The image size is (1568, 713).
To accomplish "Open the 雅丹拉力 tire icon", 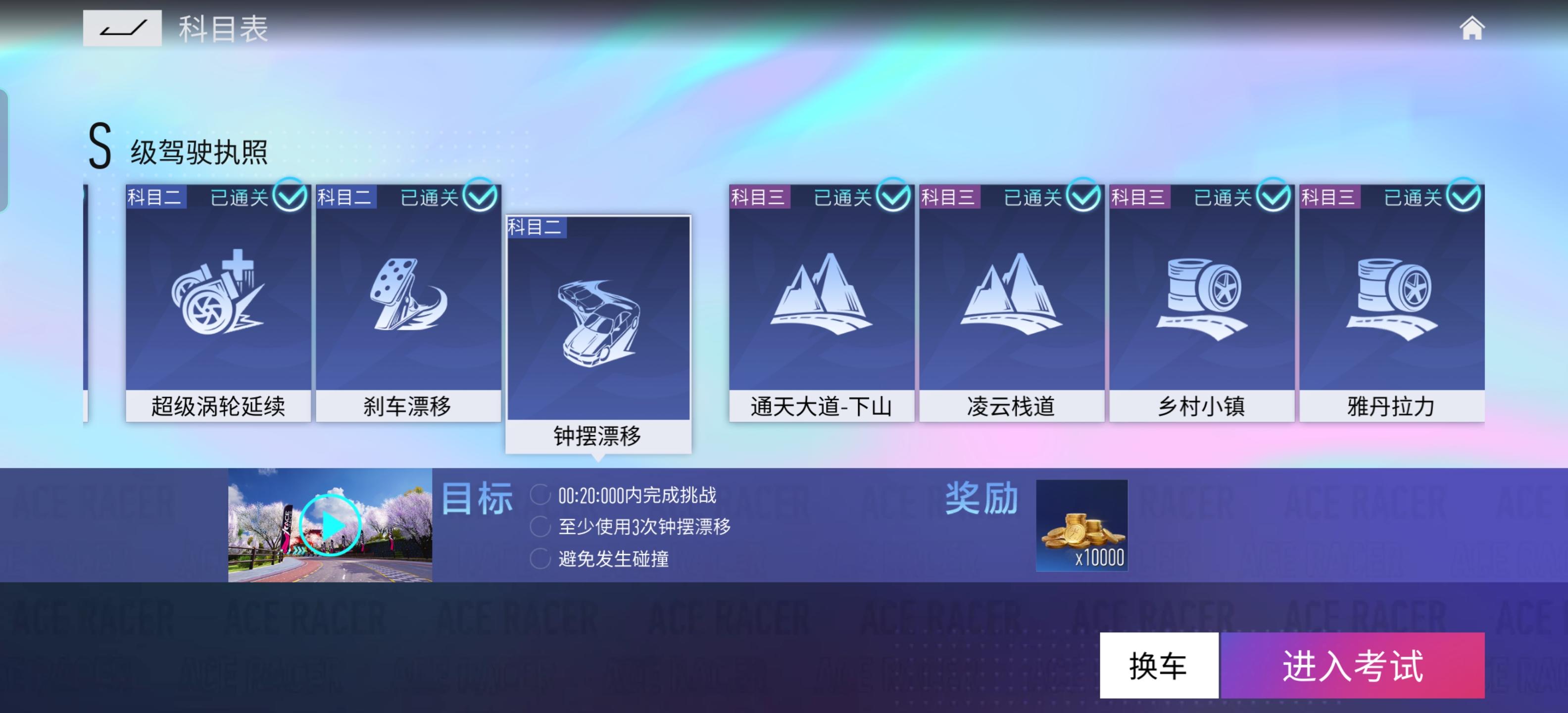I will pos(1391,299).
